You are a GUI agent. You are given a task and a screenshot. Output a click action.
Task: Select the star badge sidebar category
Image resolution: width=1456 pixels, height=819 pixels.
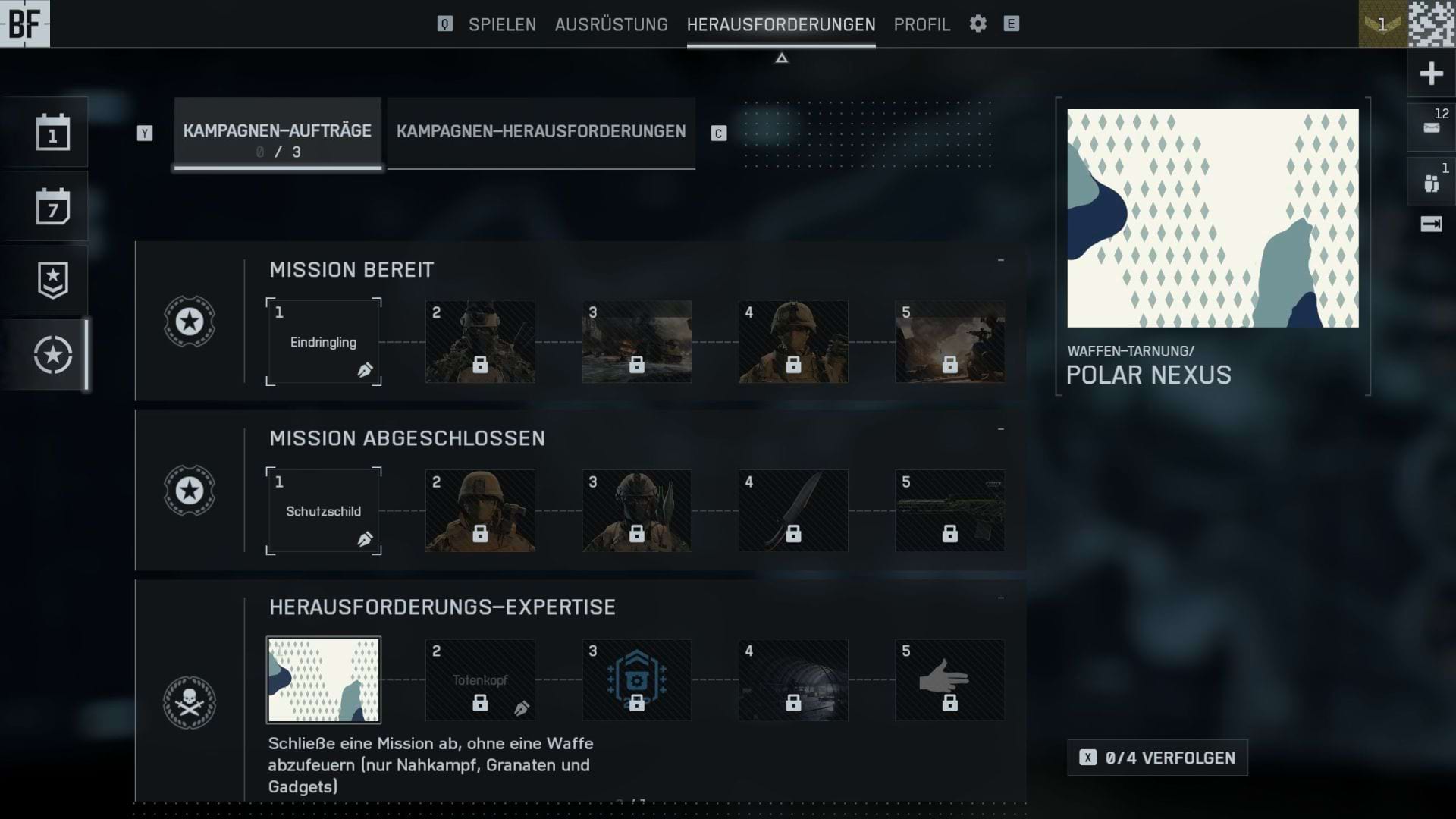(x=53, y=281)
